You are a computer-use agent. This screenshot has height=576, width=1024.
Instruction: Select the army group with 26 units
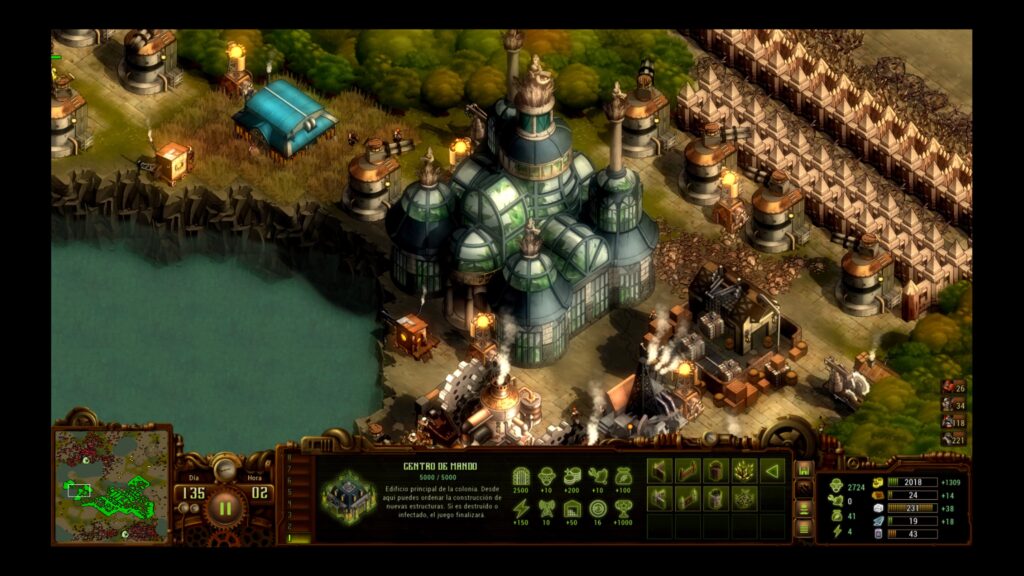click(x=953, y=388)
